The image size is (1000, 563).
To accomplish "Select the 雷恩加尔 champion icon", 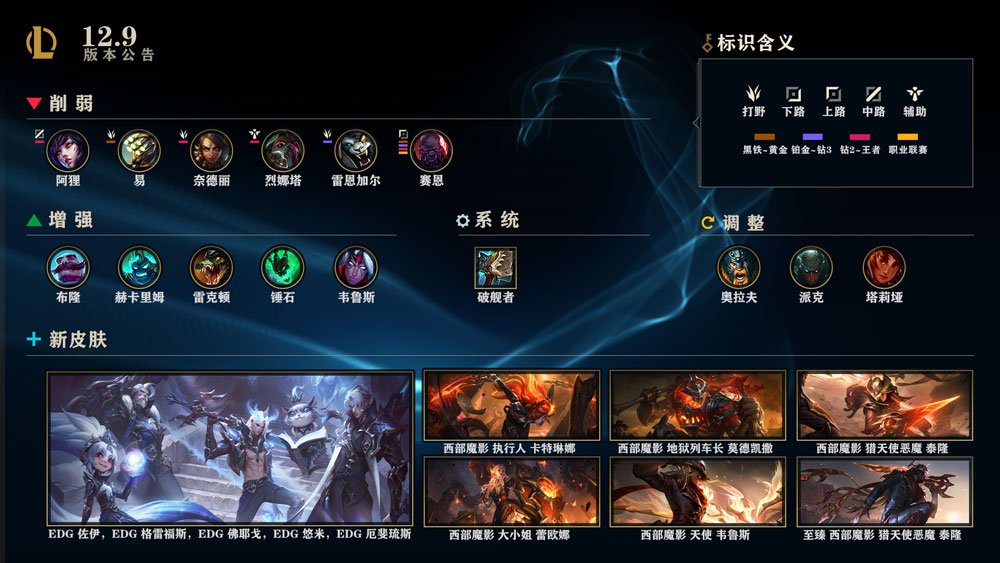I will coord(355,151).
